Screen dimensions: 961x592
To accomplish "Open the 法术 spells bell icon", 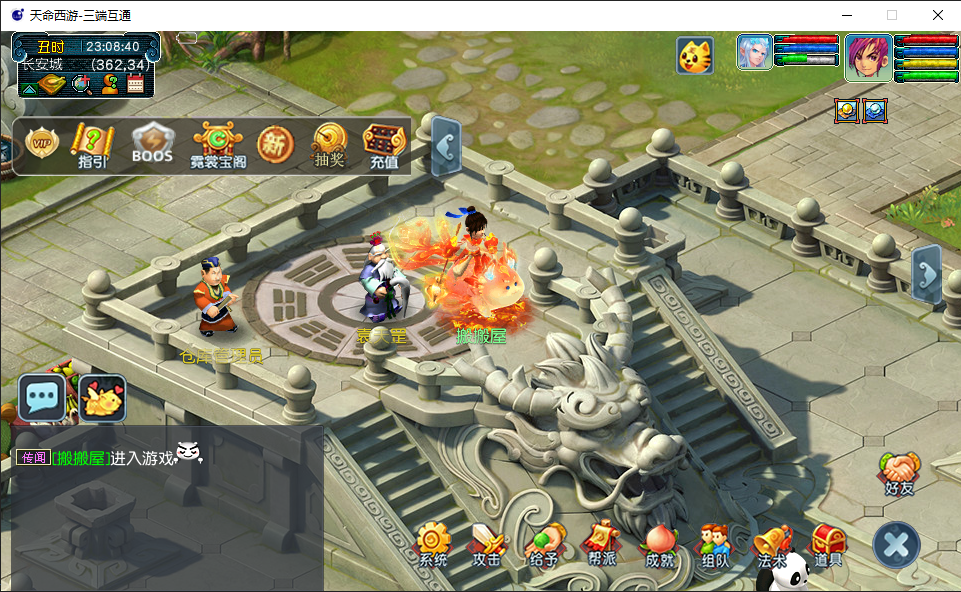I will pos(772,545).
